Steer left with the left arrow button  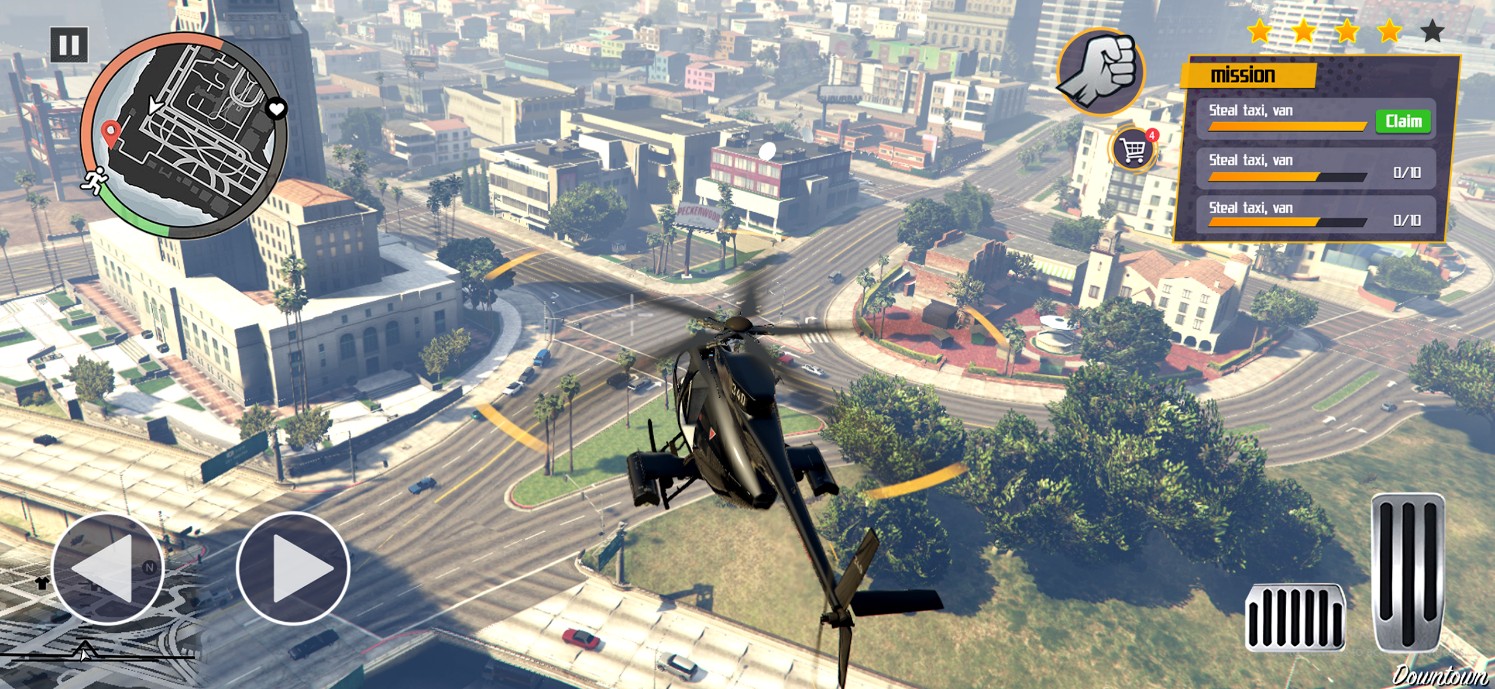coord(107,568)
